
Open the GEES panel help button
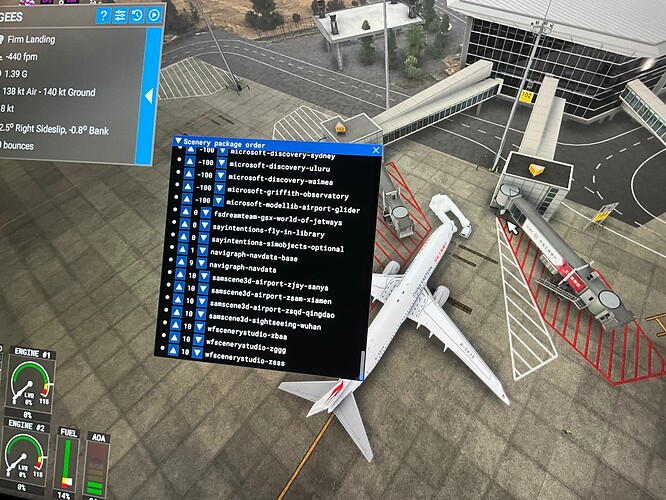click(x=102, y=16)
